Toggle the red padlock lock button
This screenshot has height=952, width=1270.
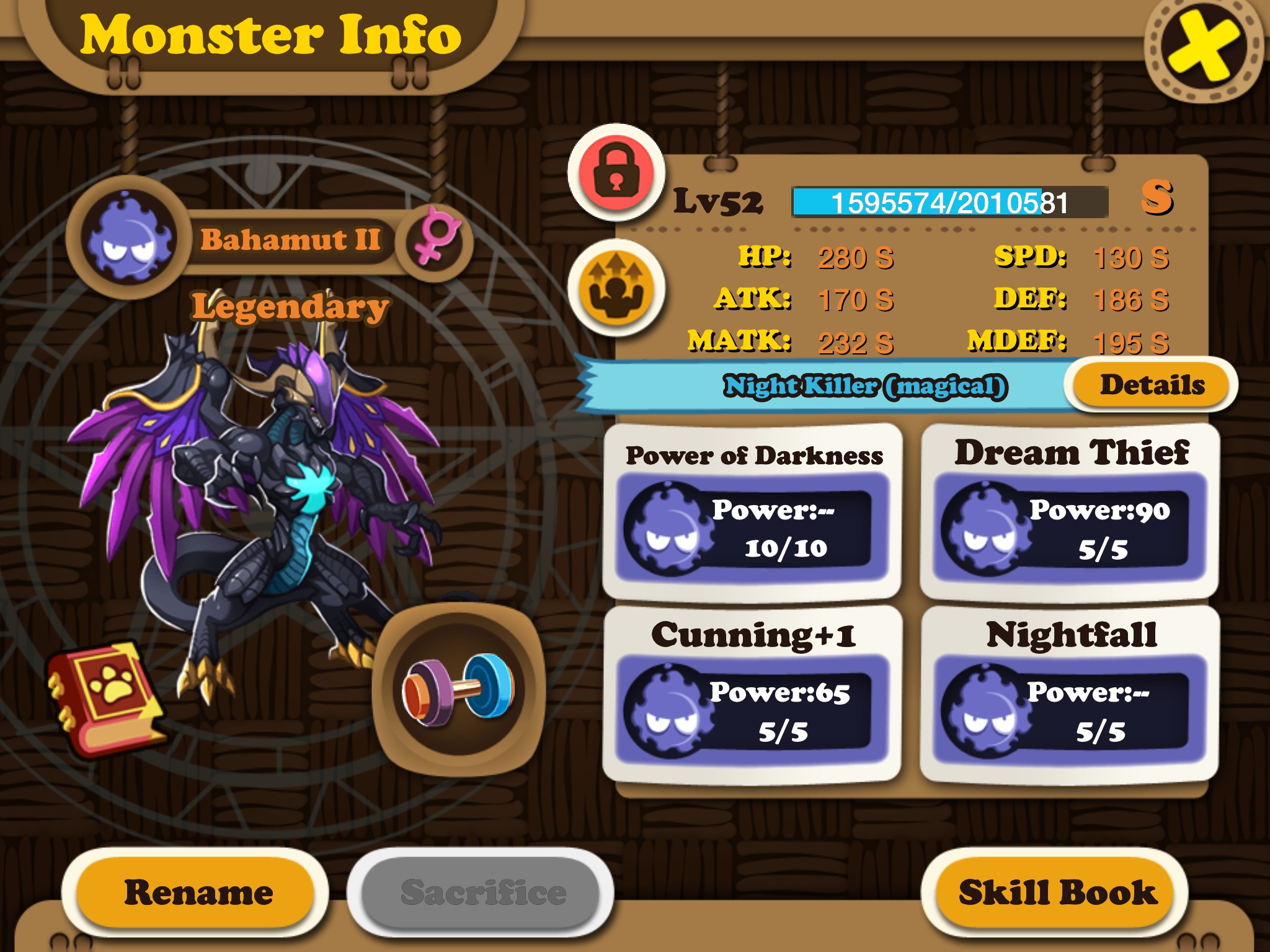[x=616, y=172]
